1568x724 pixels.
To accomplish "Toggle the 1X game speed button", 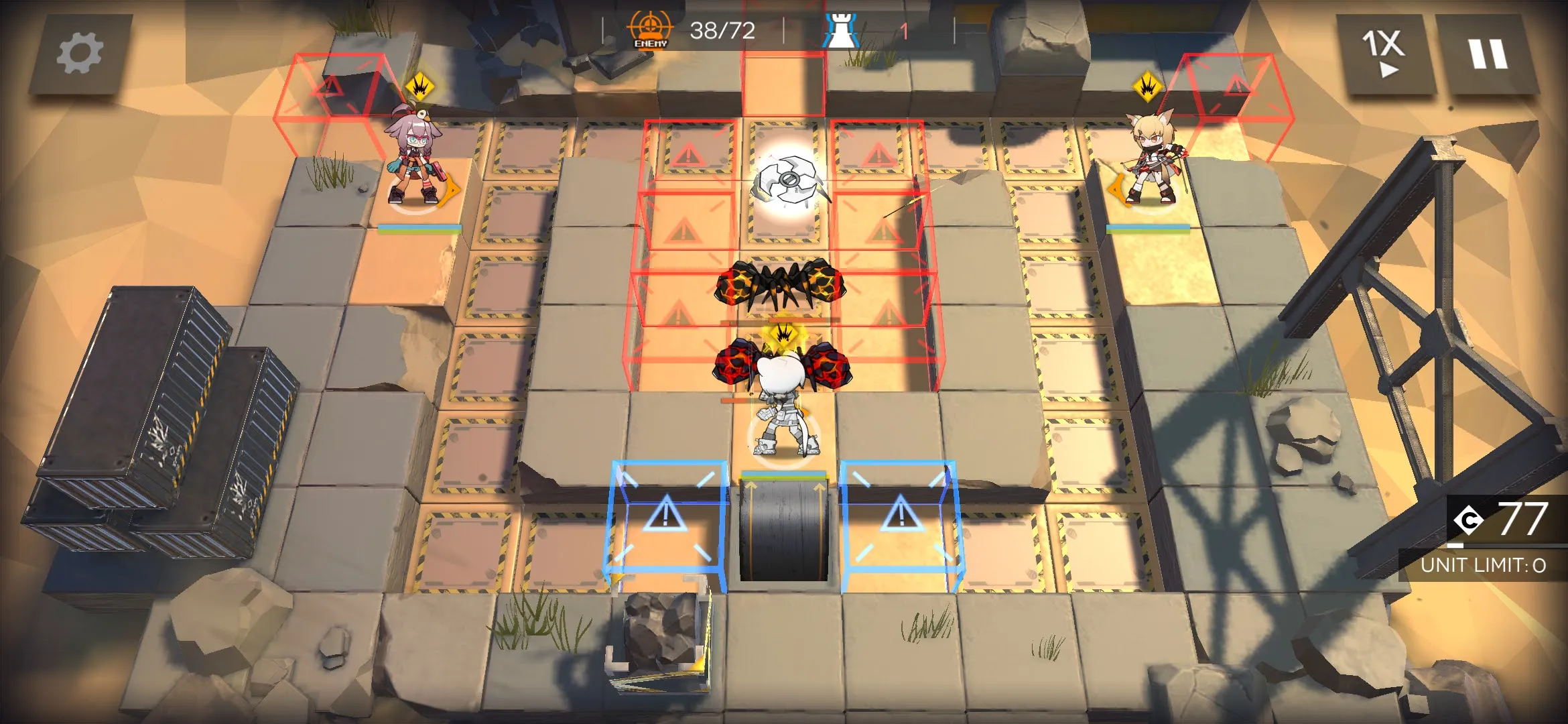I will click(x=1382, y=54).
